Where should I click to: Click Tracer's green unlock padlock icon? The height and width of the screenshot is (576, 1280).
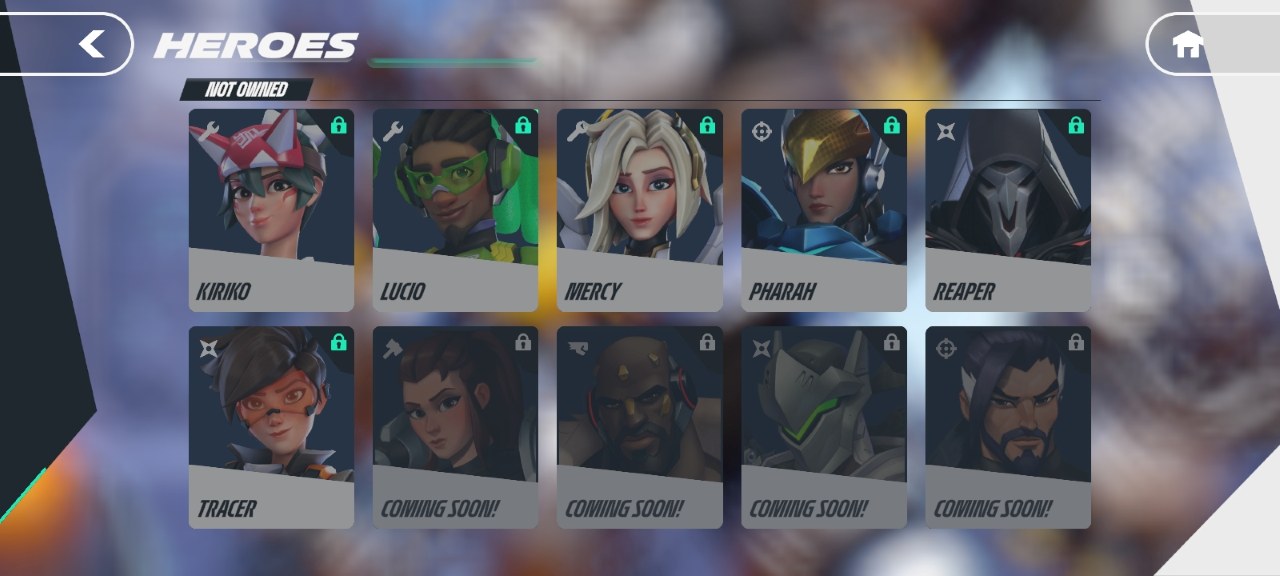coord(339,342)
